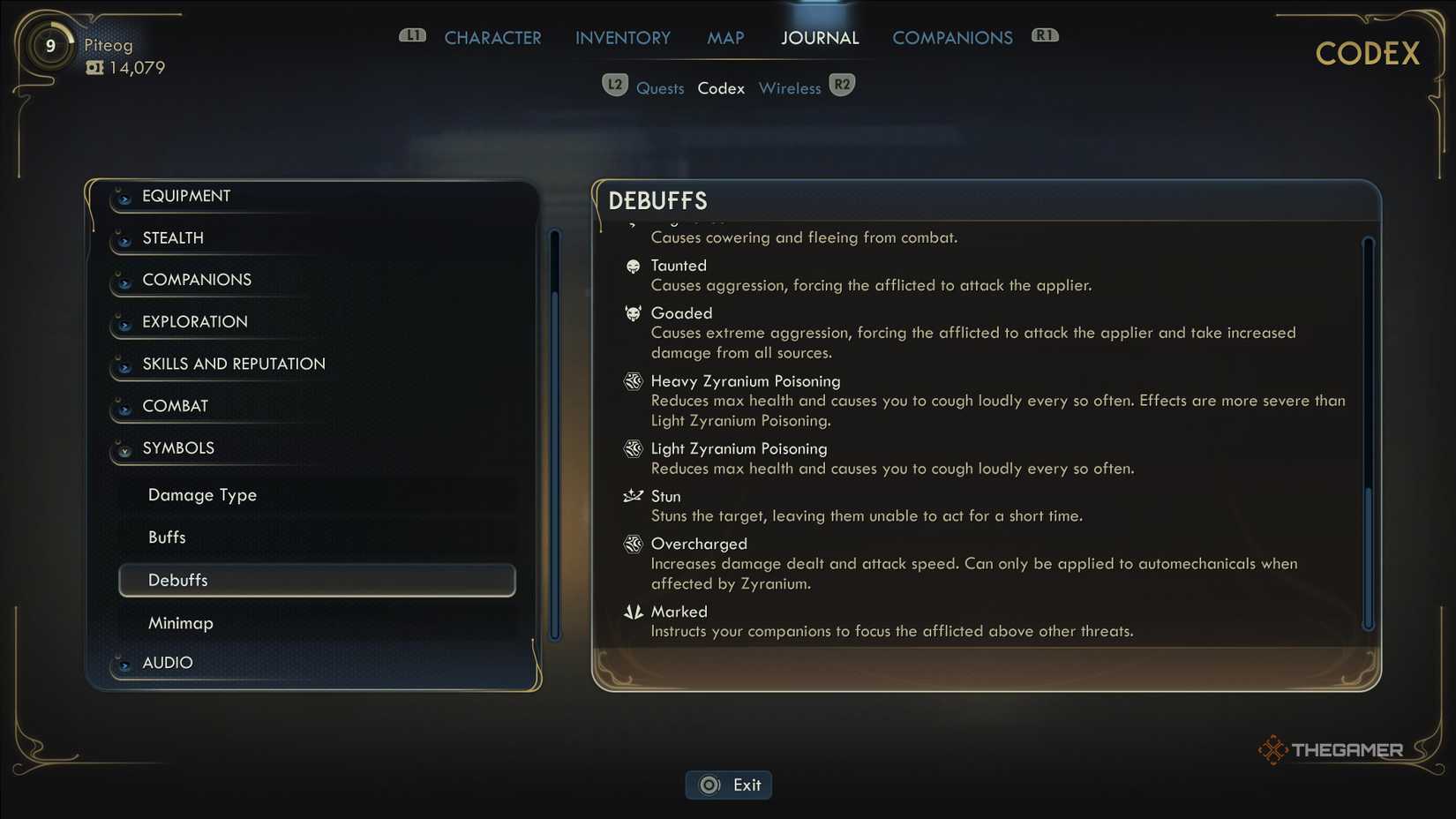Viewport: 1456px width, 819px height.
Task: Choose the Damage Type entry
Action: point(202,495)
